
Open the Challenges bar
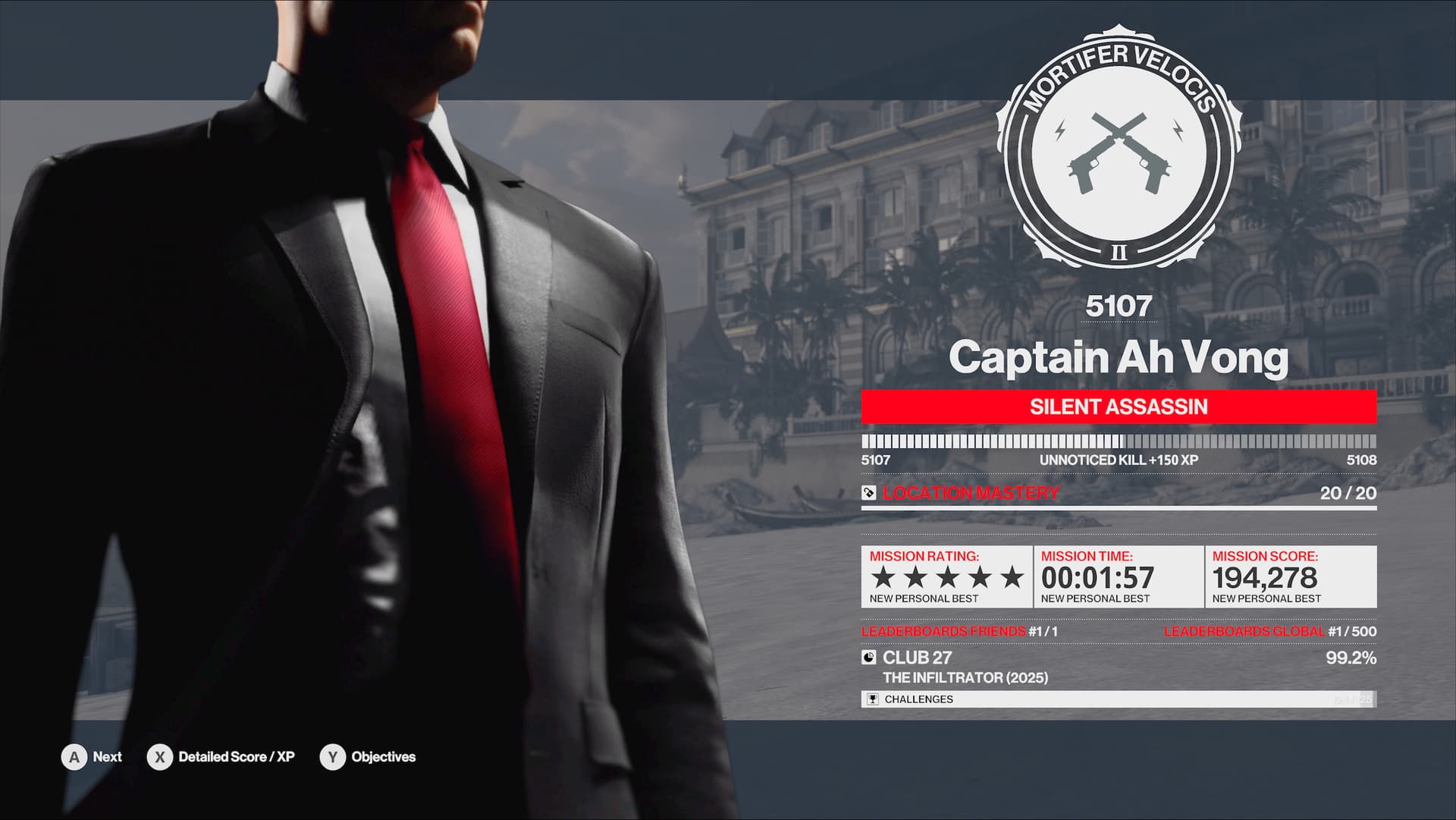(x=1118, y=699)
